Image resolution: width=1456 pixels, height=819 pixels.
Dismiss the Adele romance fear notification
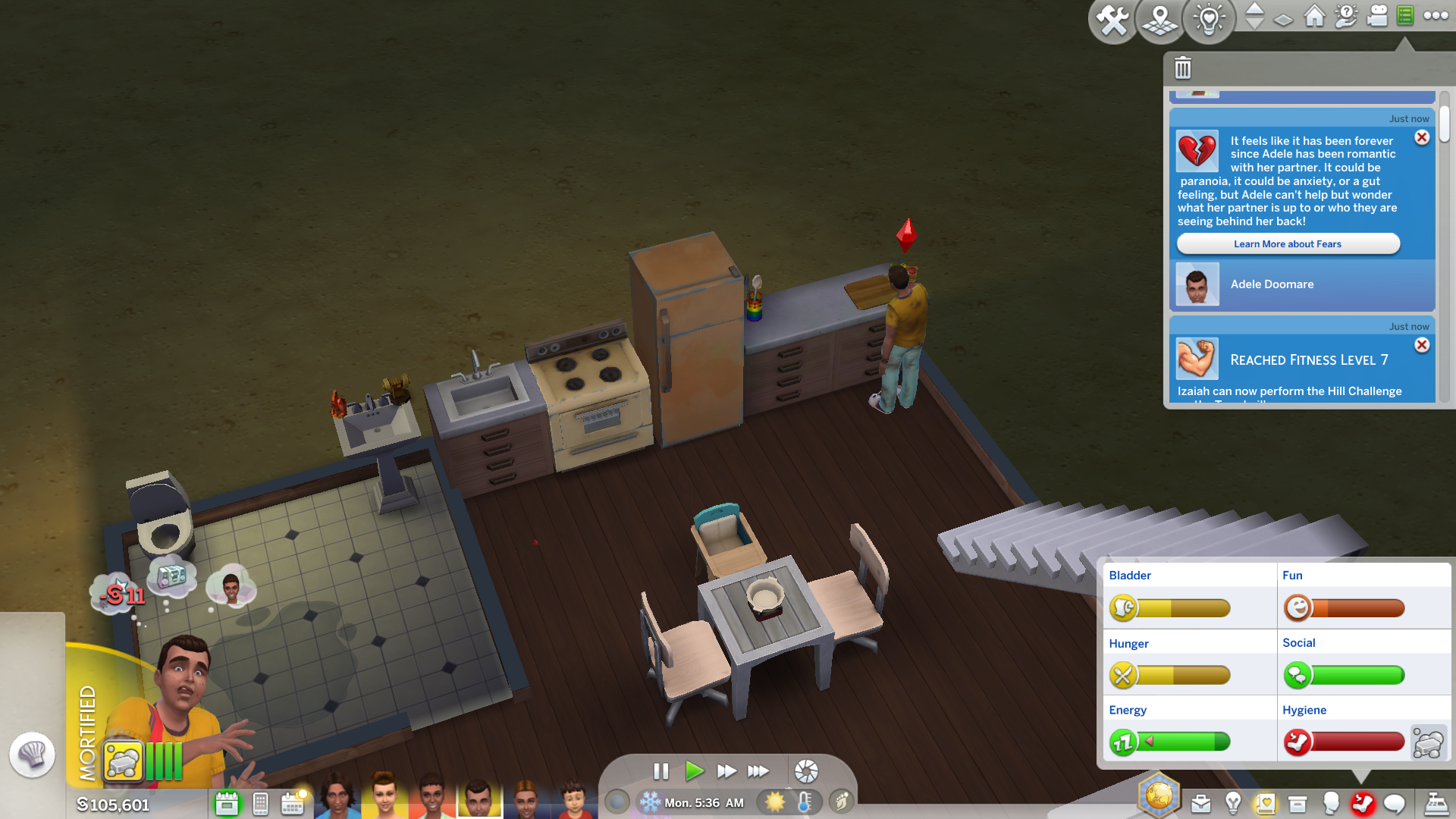[1422, 137]
